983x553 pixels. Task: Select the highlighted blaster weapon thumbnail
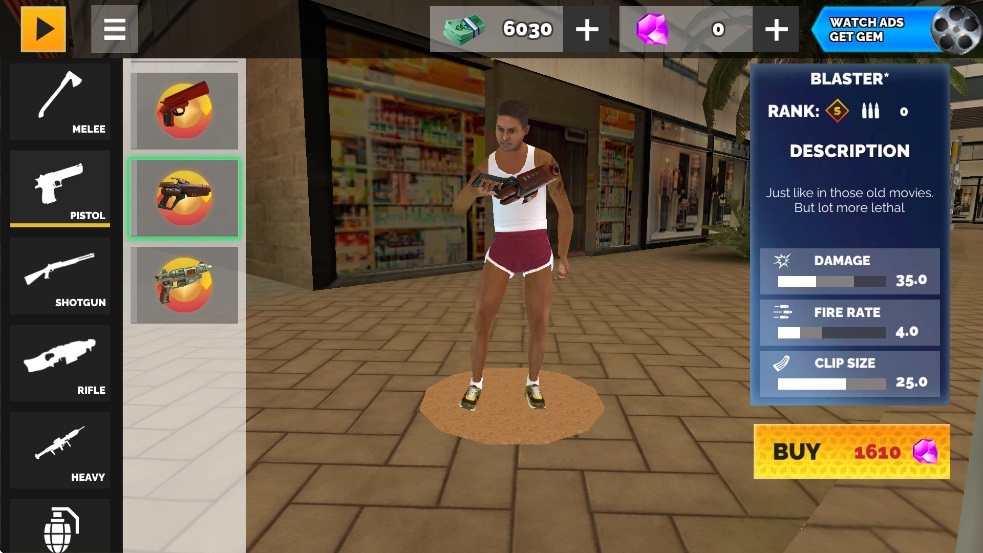[x=184, y=198]
